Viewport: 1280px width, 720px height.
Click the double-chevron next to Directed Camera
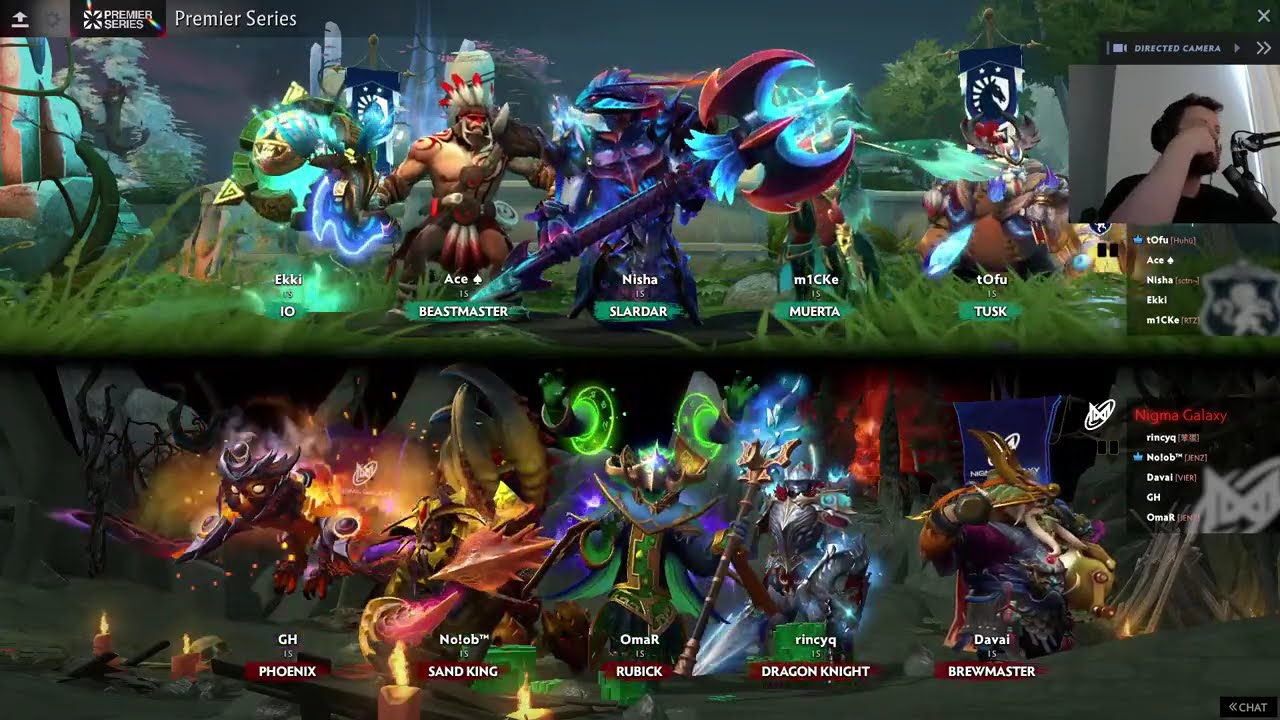pyautogui.click(x=1263, y=48)
